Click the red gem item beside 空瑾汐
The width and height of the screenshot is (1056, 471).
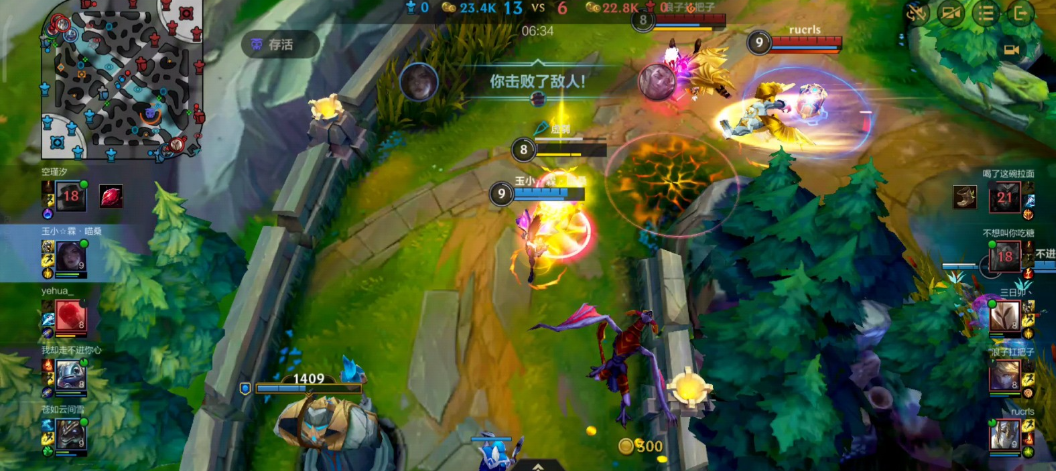[111, 196]
